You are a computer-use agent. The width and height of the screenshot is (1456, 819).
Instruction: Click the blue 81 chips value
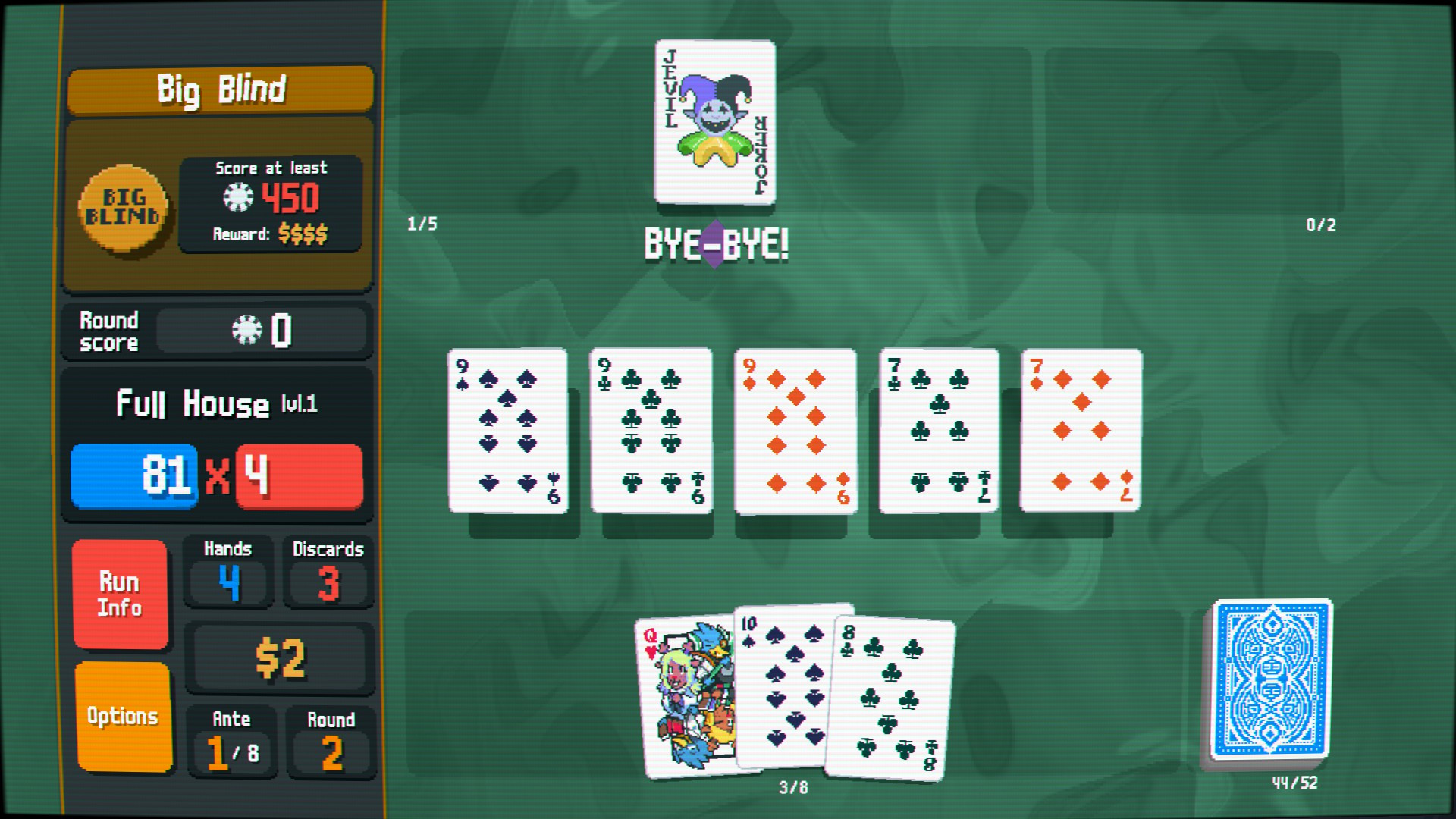pyautogui.click(x=133, y=477)
